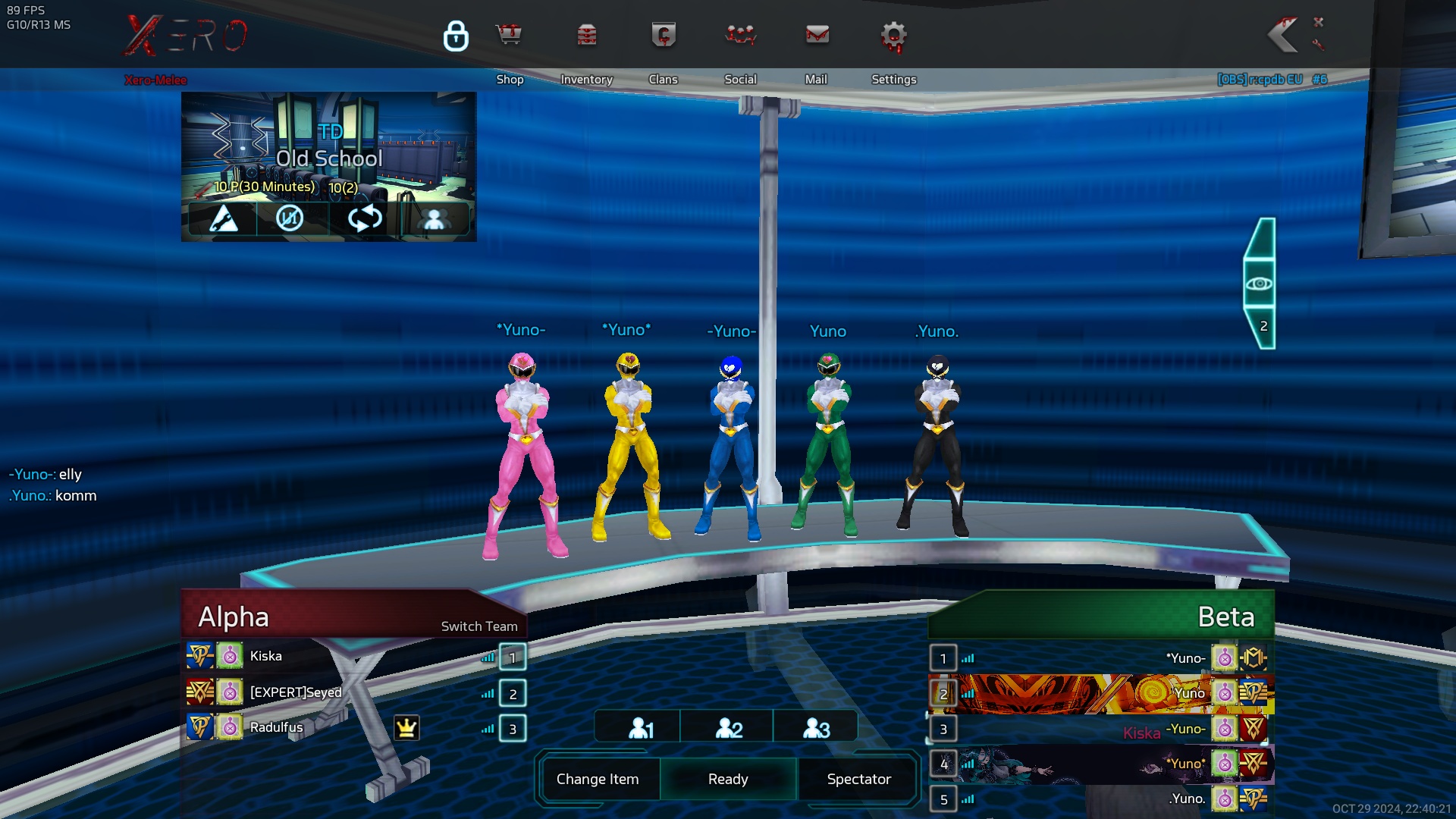This screenshot has width=1456, height=819.
Task: Choose the third character loadout slot
Action: [816, 728]
